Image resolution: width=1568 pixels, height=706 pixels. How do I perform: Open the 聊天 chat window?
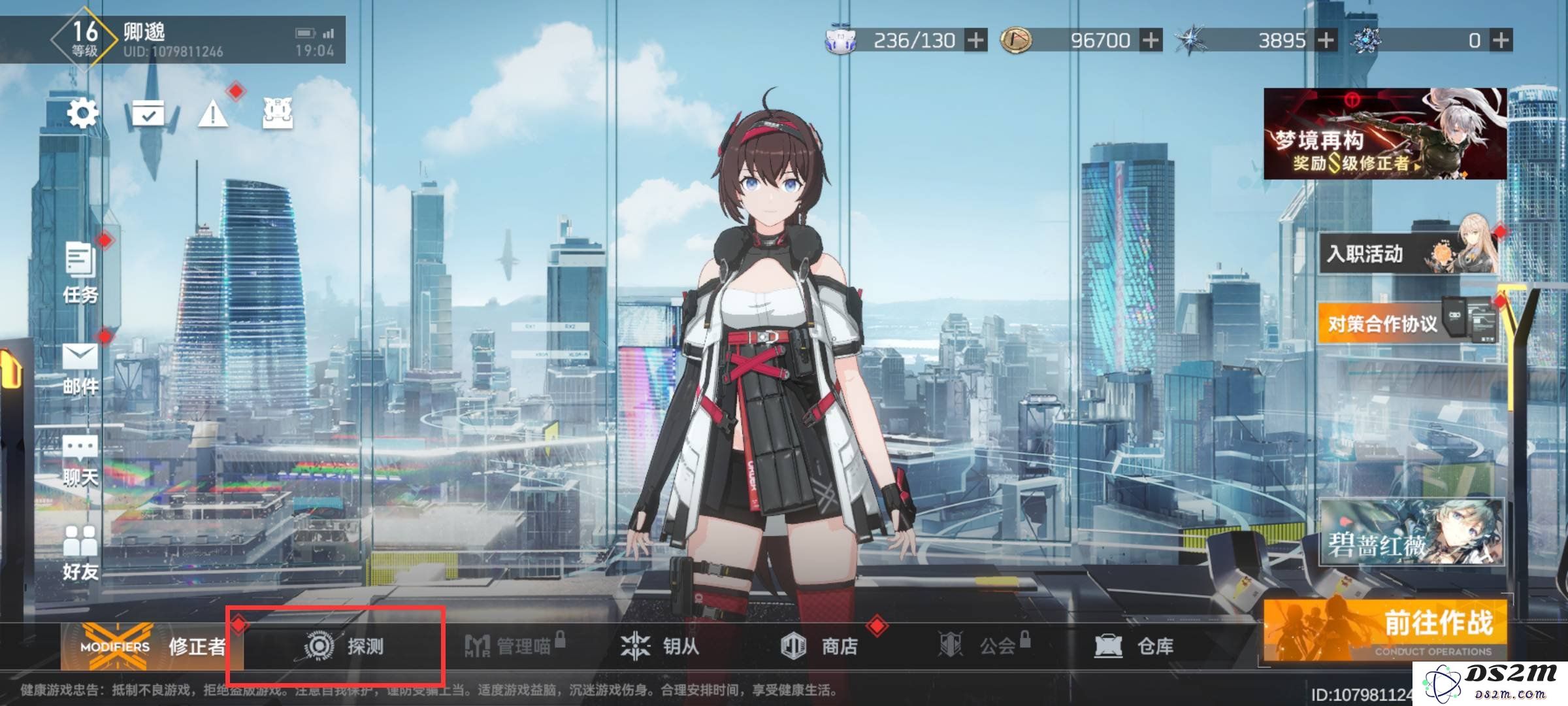coord(80,461)
